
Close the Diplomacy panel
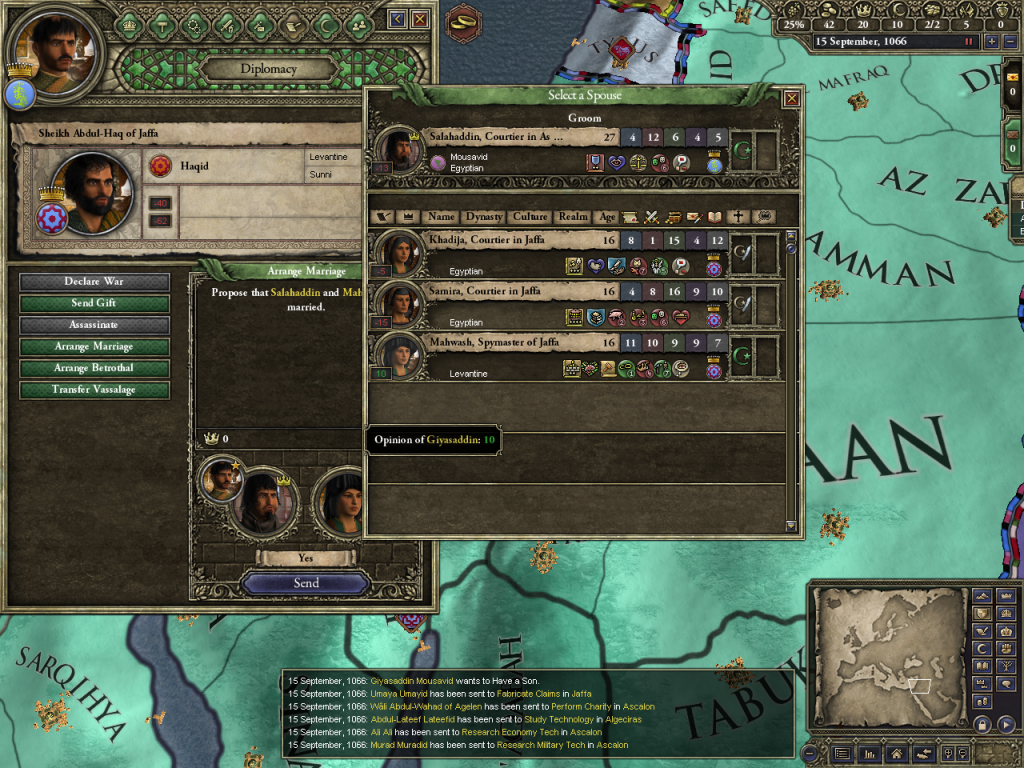[x=420, y=19]
